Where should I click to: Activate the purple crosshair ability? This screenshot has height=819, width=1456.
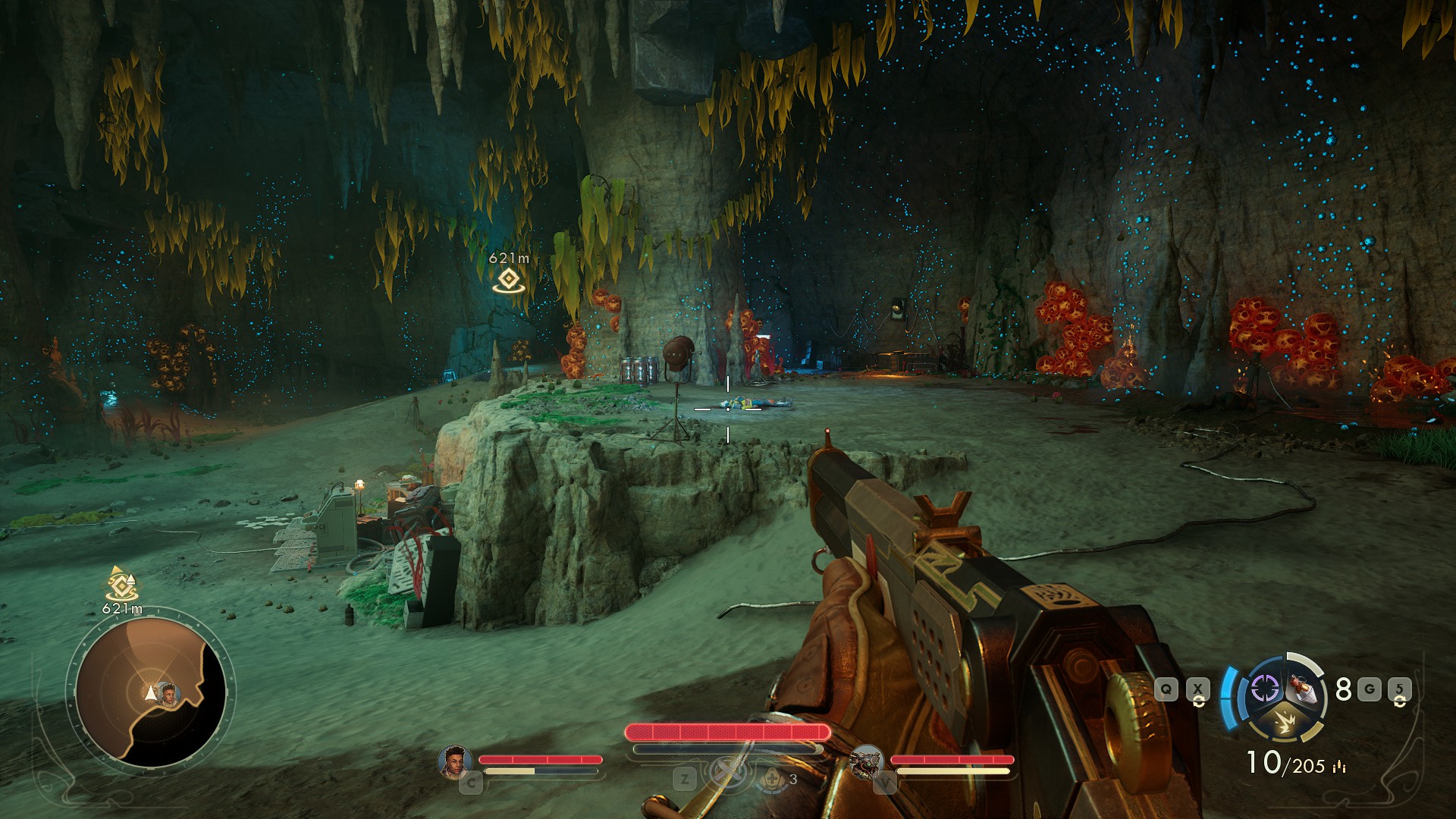[x=1264, y=689]
